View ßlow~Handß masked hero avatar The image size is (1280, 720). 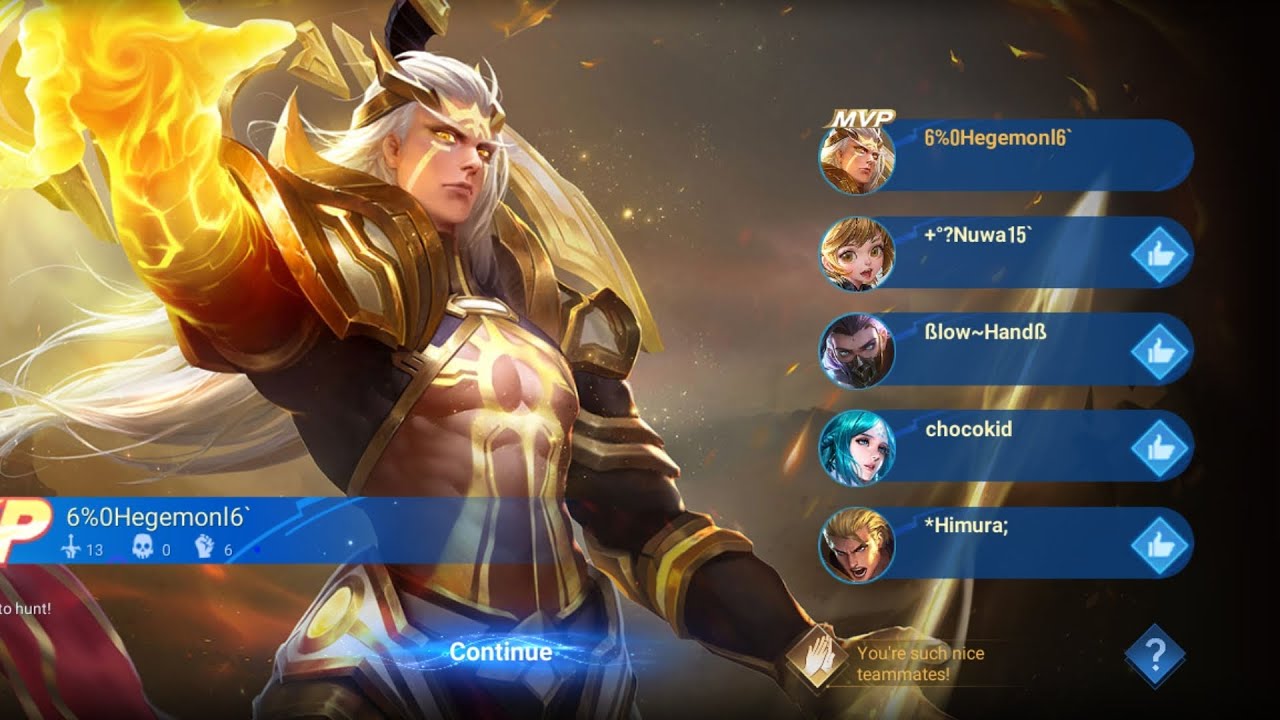pos(856,351)
